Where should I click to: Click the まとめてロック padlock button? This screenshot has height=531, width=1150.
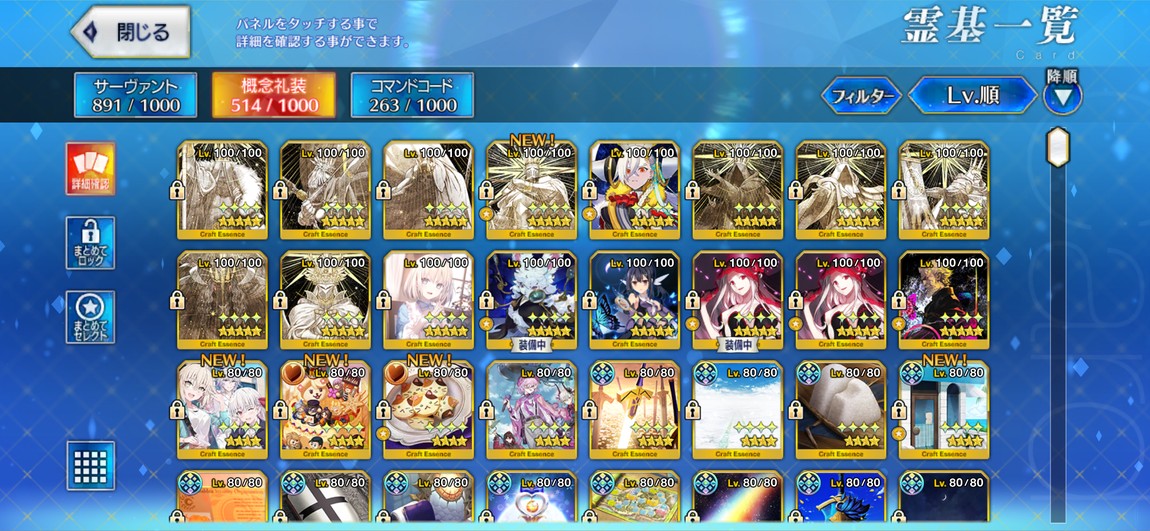(90, 243)
